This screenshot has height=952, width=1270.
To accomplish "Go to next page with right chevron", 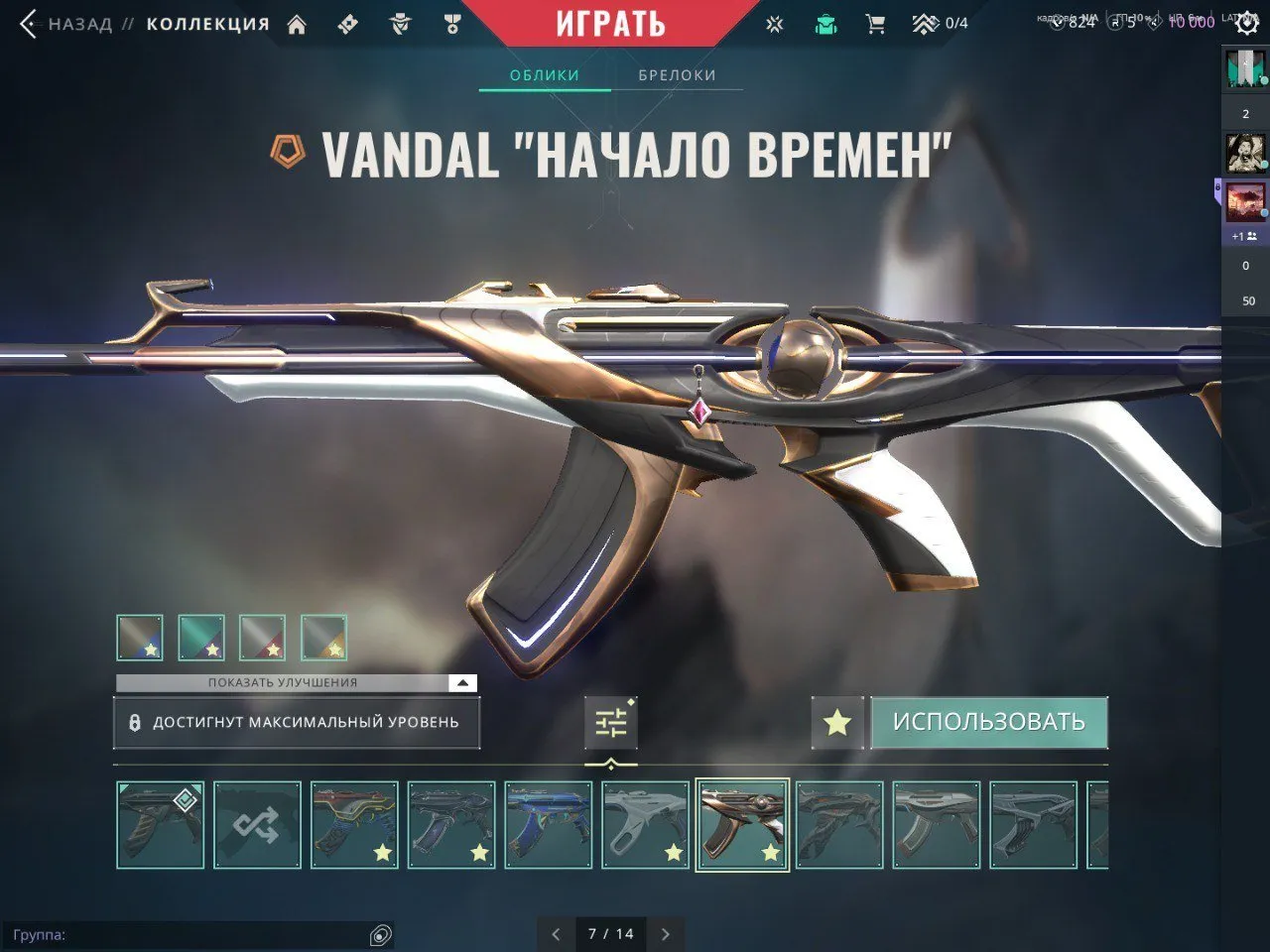I will (x=666, y=933).
